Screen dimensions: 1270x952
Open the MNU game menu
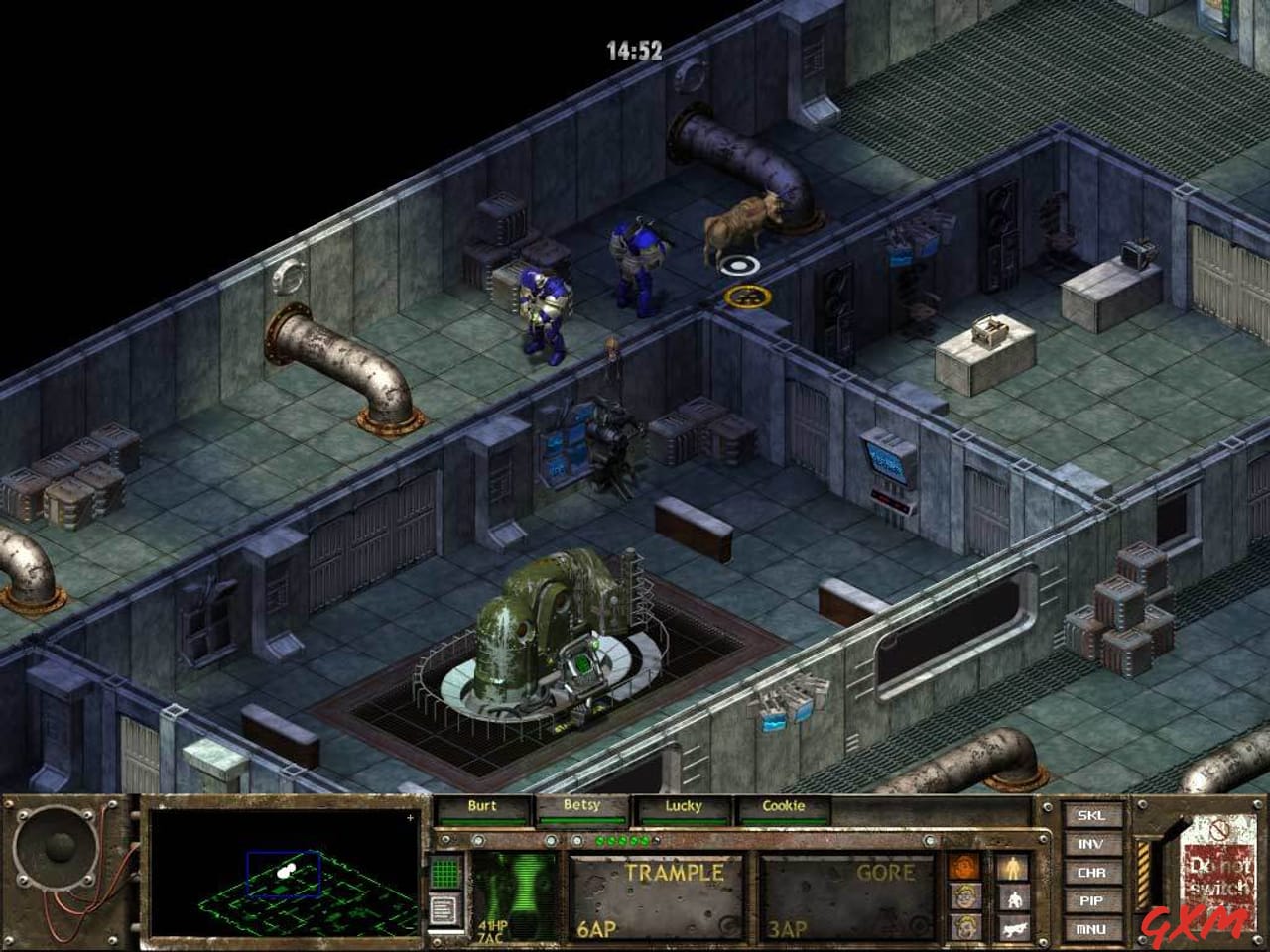1091,929
